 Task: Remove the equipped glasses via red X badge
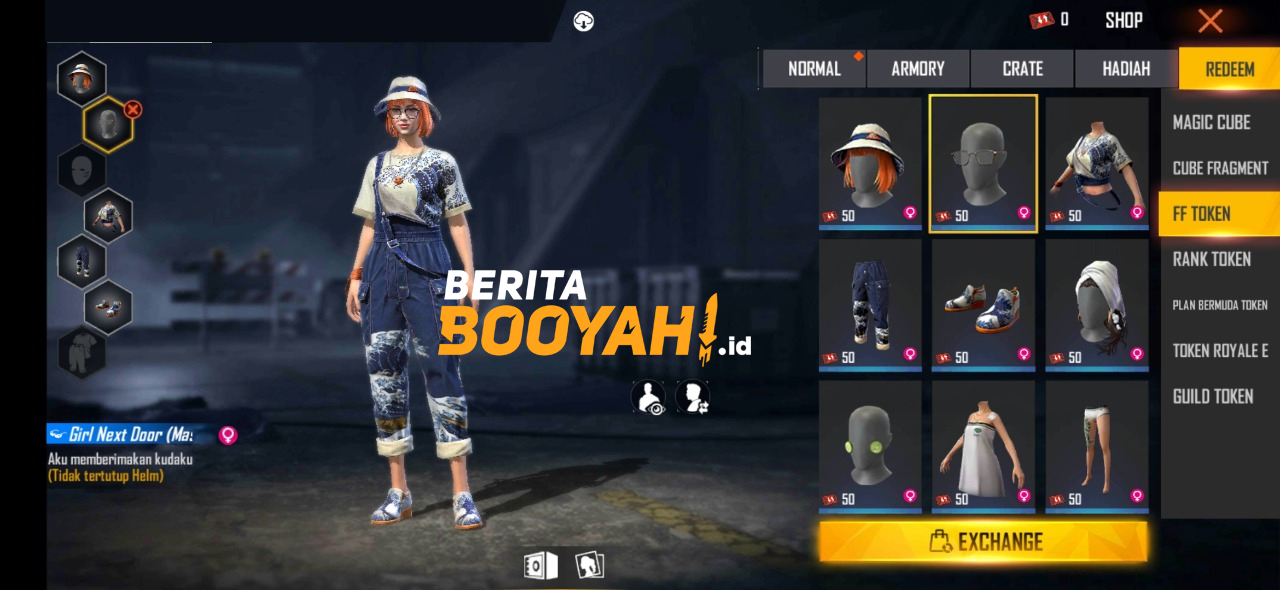tap(133, 109)
